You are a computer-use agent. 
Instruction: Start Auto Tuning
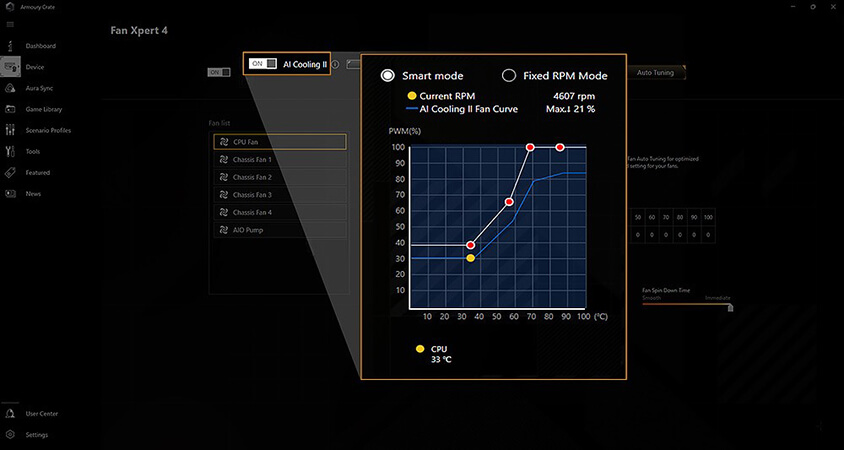pyautogui.click(x=655, y=73)
